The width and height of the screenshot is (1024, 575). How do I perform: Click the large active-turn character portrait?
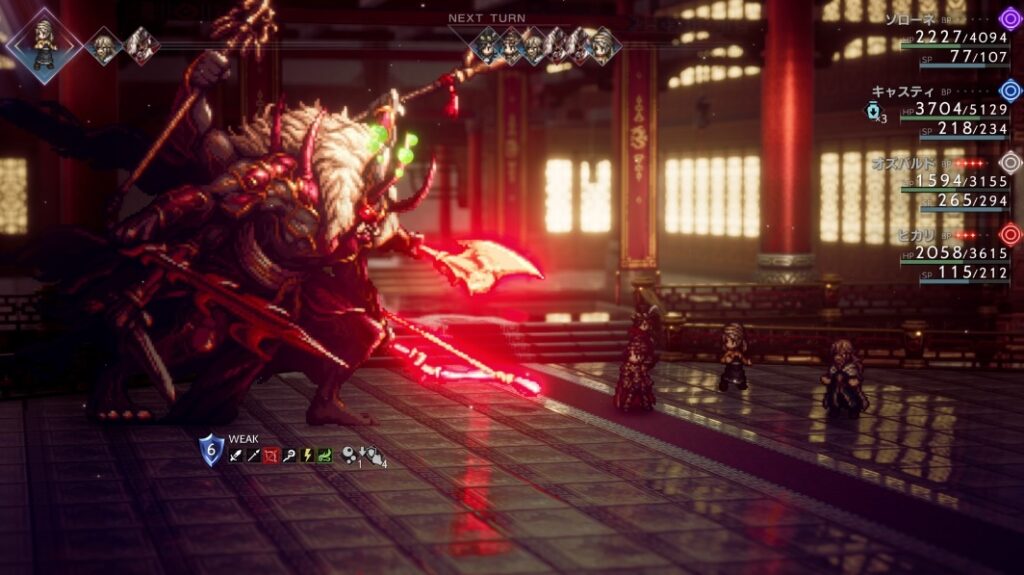coord(42,44)
